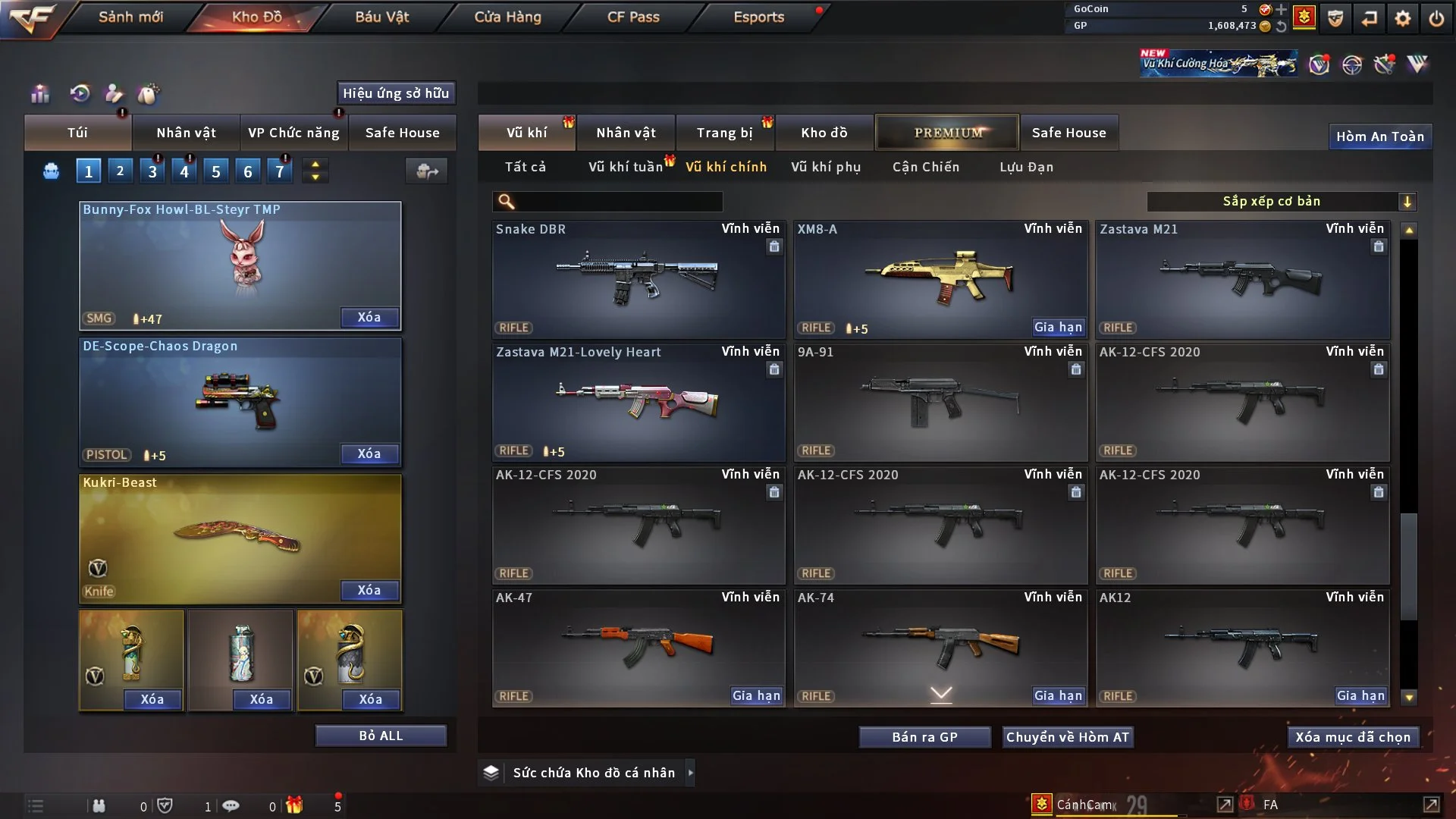Click Chuyển về Hòm AT button
1456x819 pixels.
[x=1068, y=737]
